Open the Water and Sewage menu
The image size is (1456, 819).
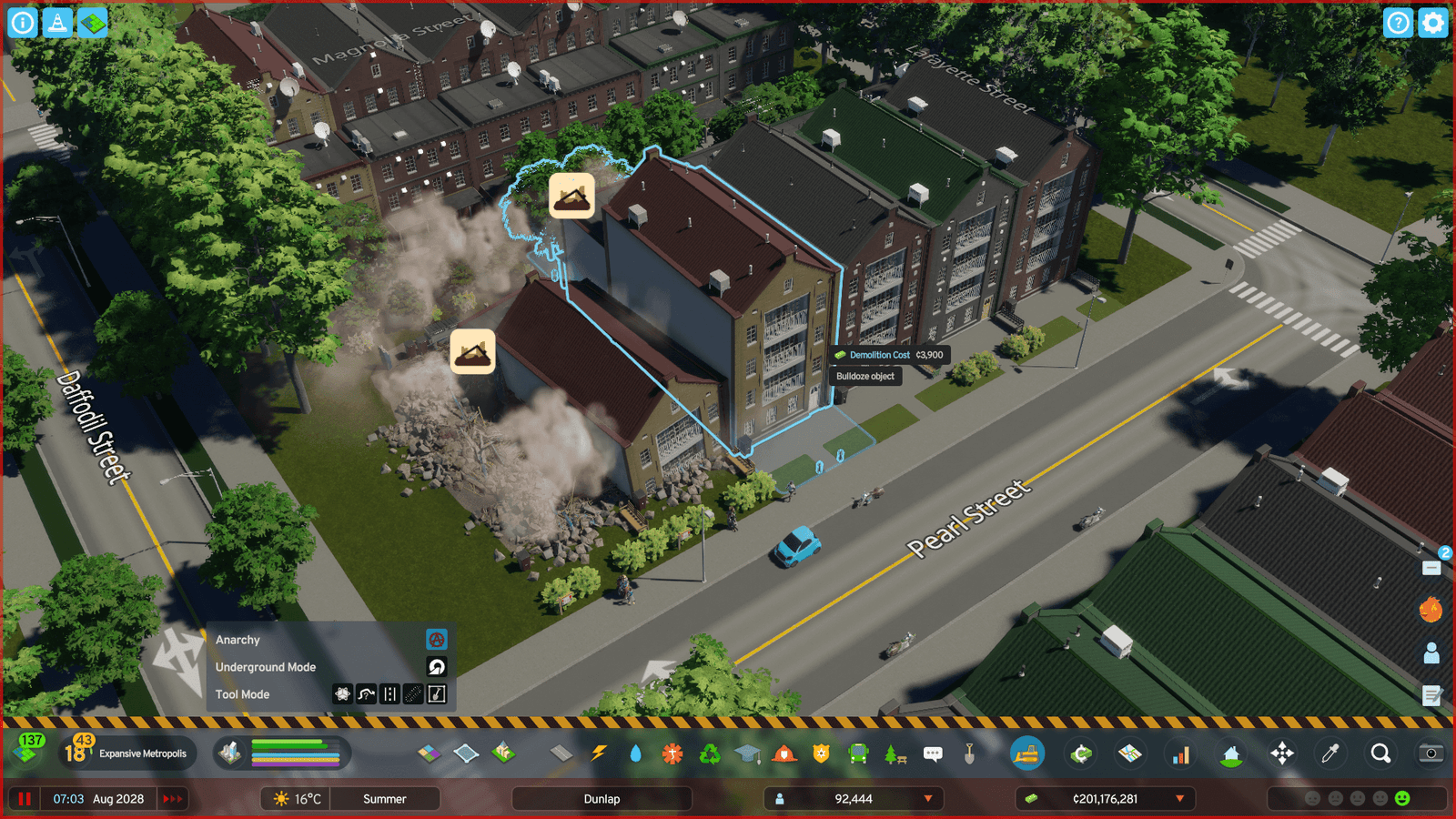635,753
